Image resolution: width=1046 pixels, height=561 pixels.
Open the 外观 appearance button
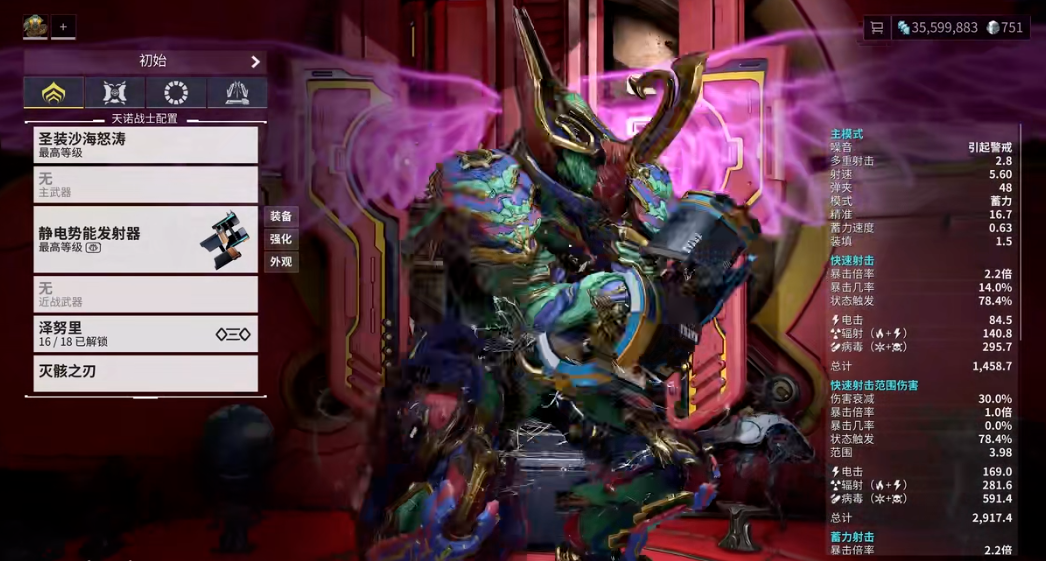[281, 262]
